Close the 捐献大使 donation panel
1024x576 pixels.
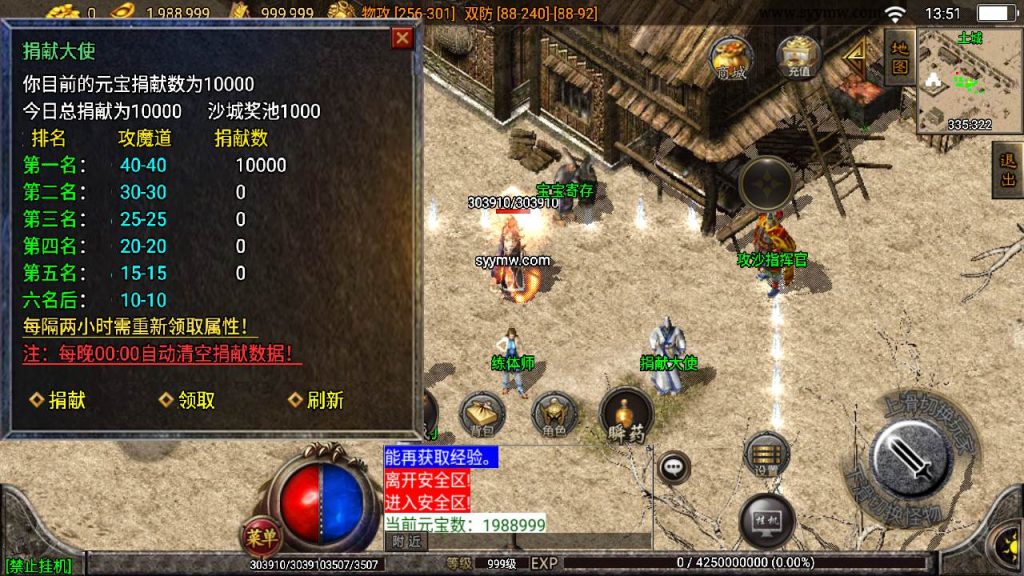coord(402,38)
